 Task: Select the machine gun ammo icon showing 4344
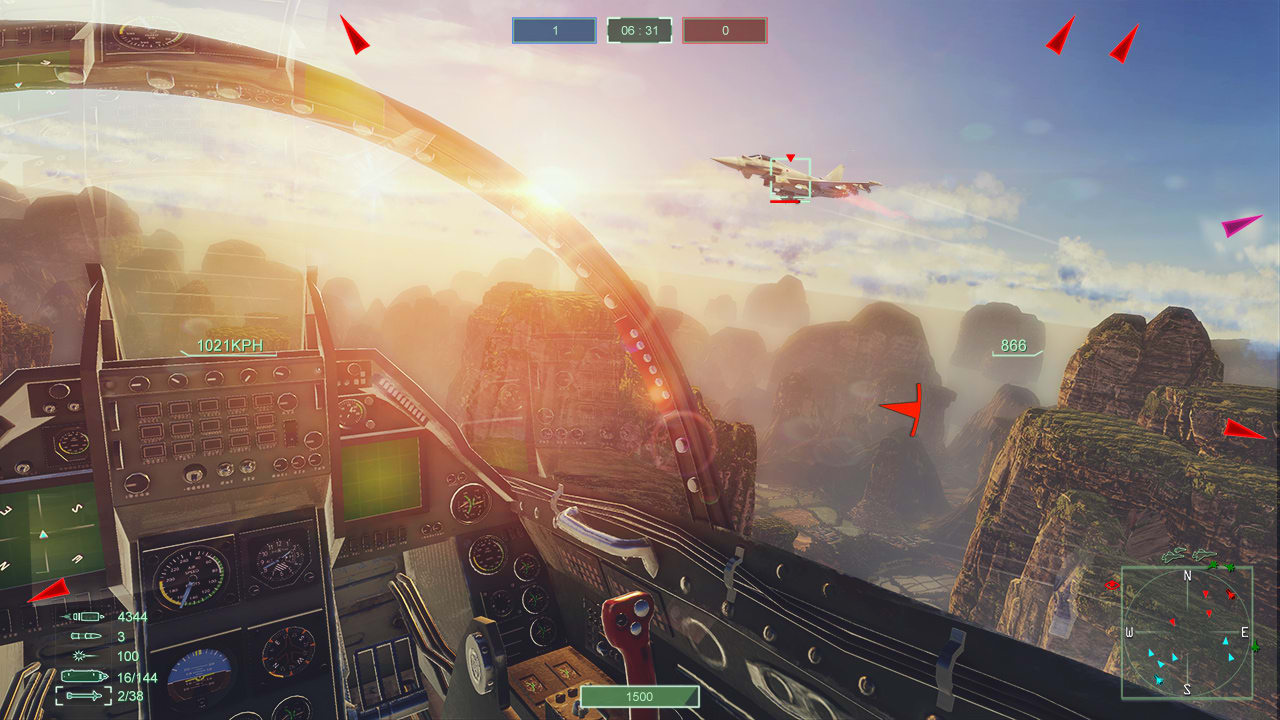84,617
